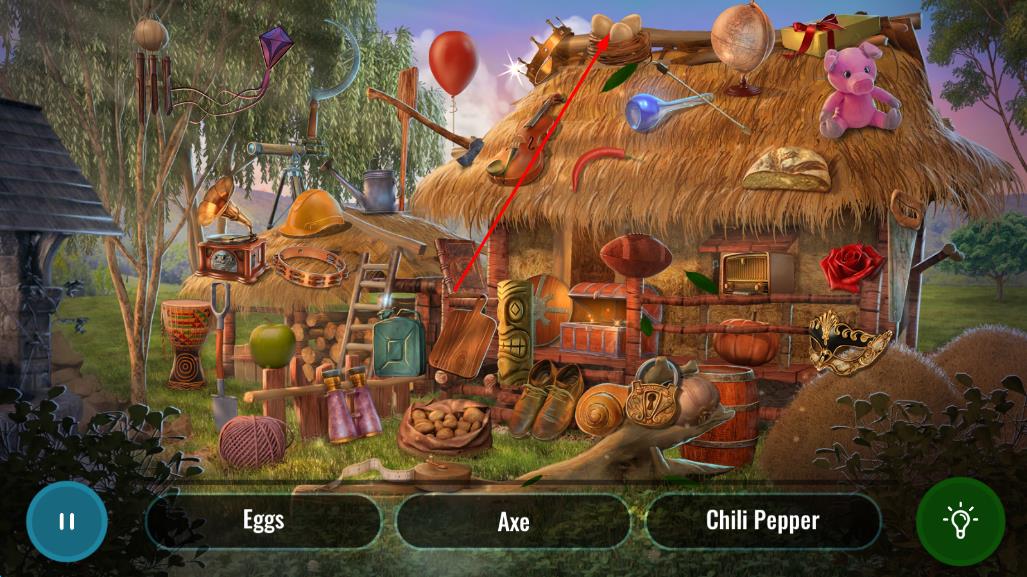Select the Eggs entry in the item list

click(263, 521)
